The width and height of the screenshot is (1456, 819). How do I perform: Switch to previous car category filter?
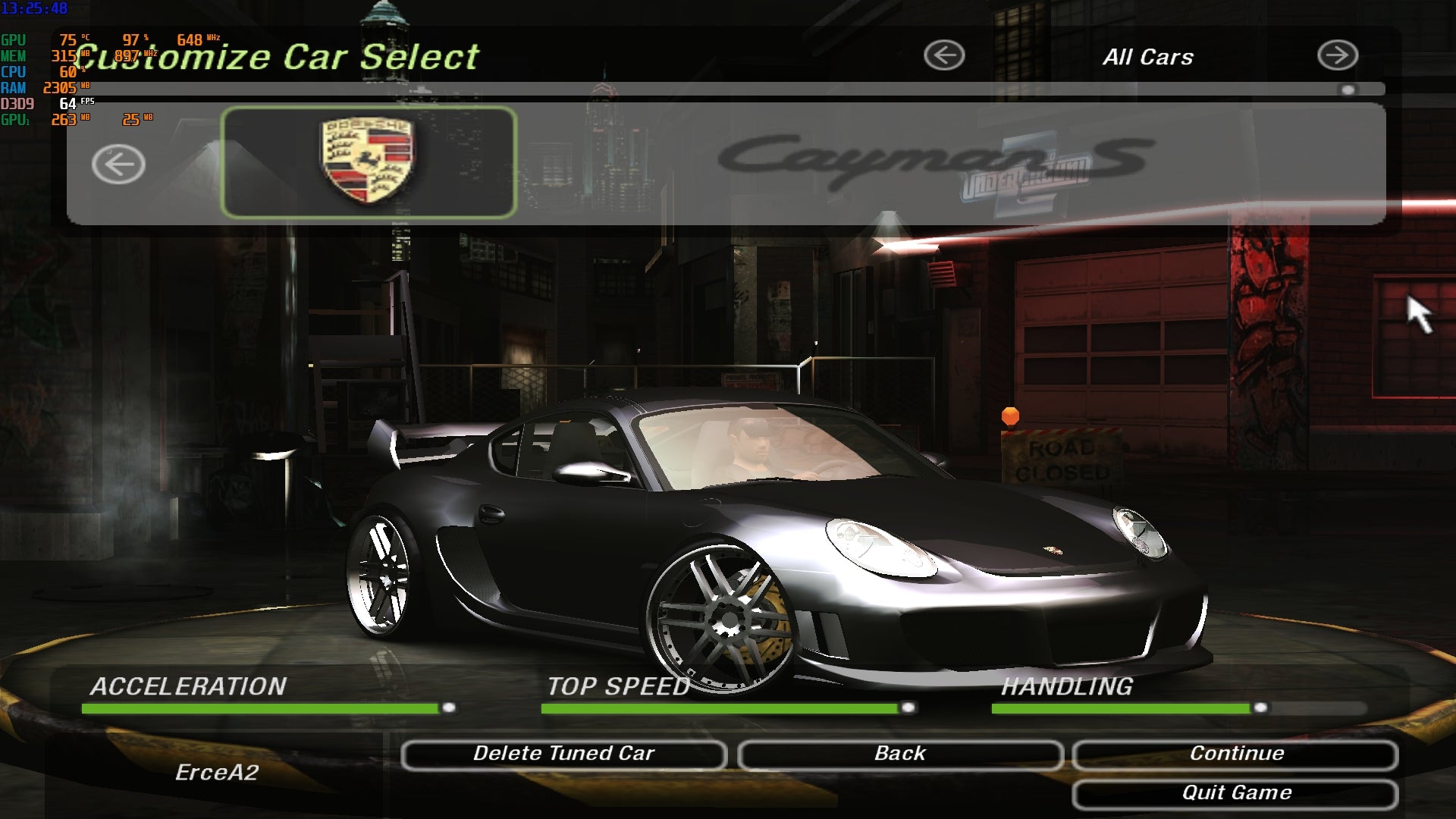click(944, 55)
